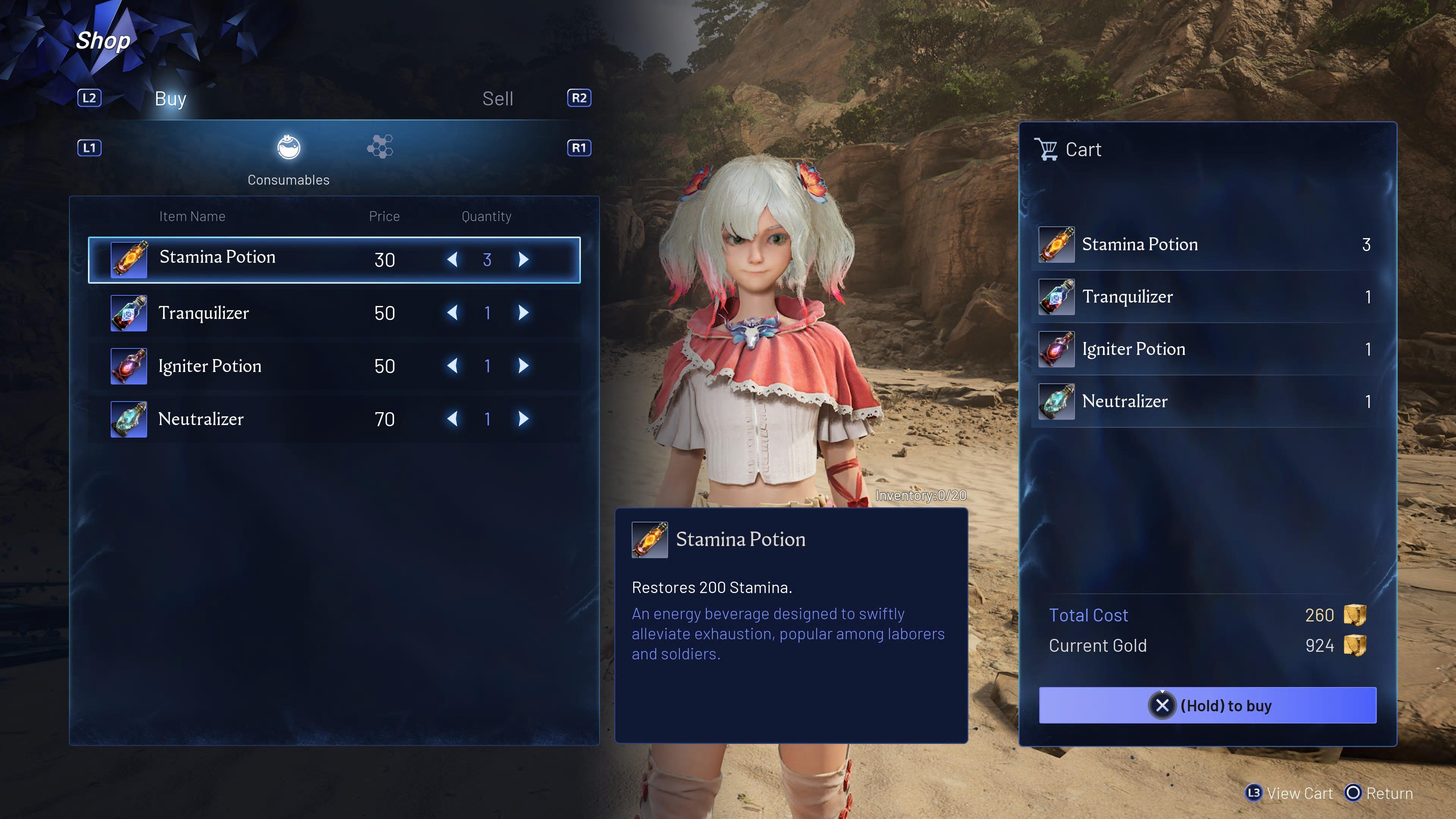This screenshot has width=1456, height=819.
Task: Select Stamina Potion entry in the cart
Action: pyautogui.click(x=1207, y=245)
